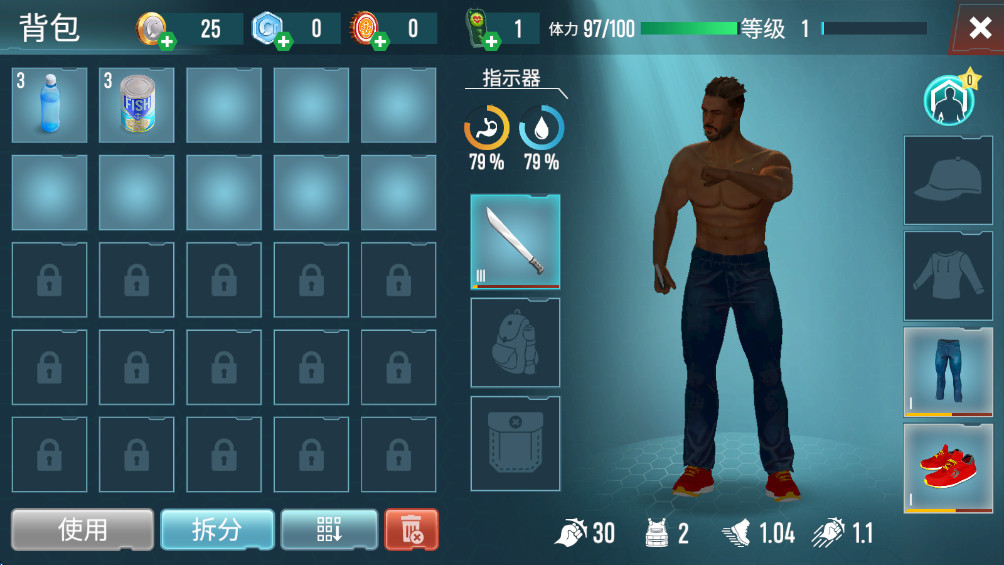1004x565 pixels.
Task: Open the empty backpack equipment slot
Action: coord(515,342)
